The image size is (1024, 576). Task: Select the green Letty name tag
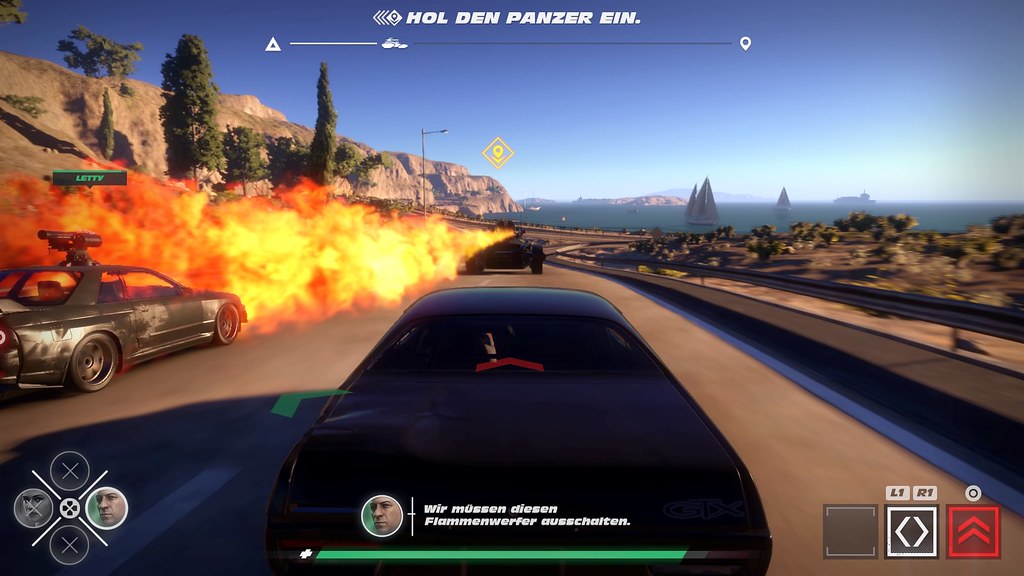(90, 178)
